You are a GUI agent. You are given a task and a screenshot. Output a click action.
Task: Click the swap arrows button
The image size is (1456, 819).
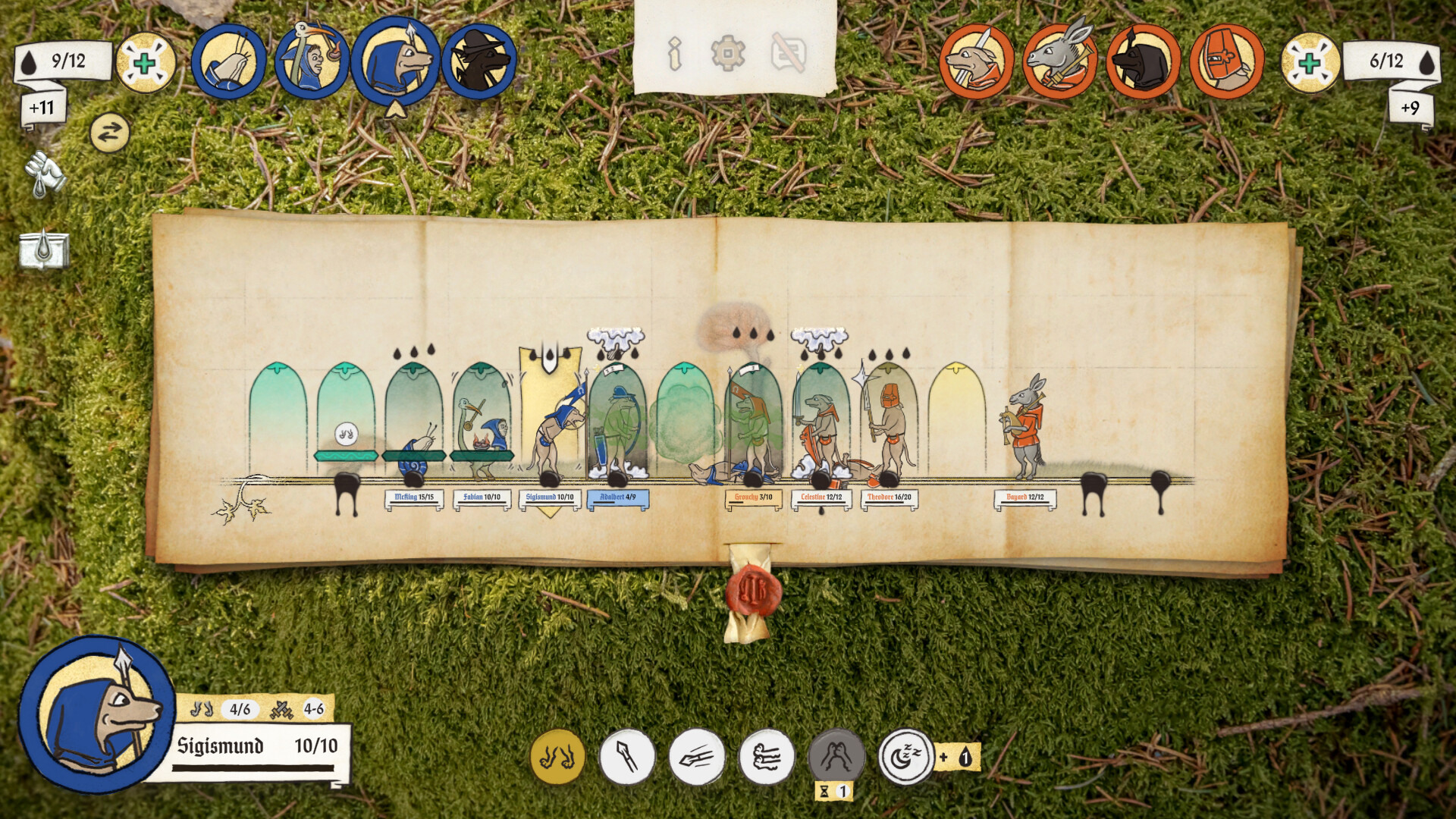[x=110, y=133]
